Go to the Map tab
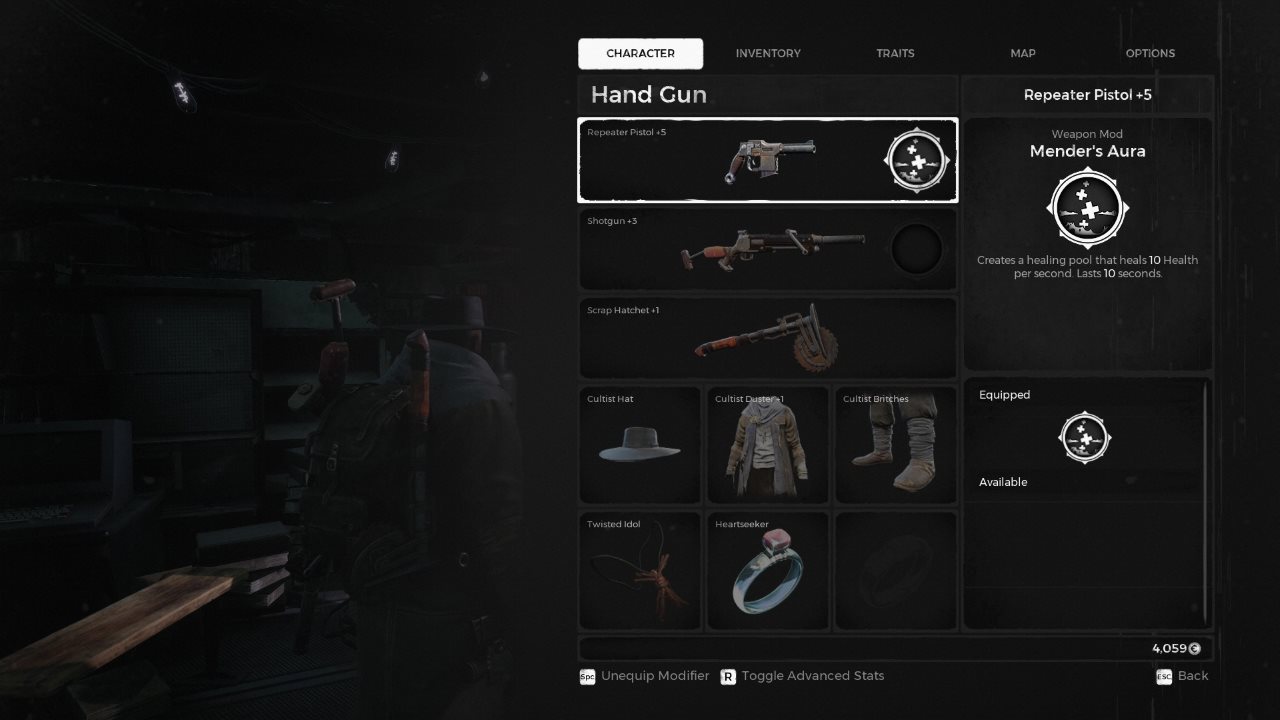Viewport: 1280px width, 720px height. coord(1023,53)
